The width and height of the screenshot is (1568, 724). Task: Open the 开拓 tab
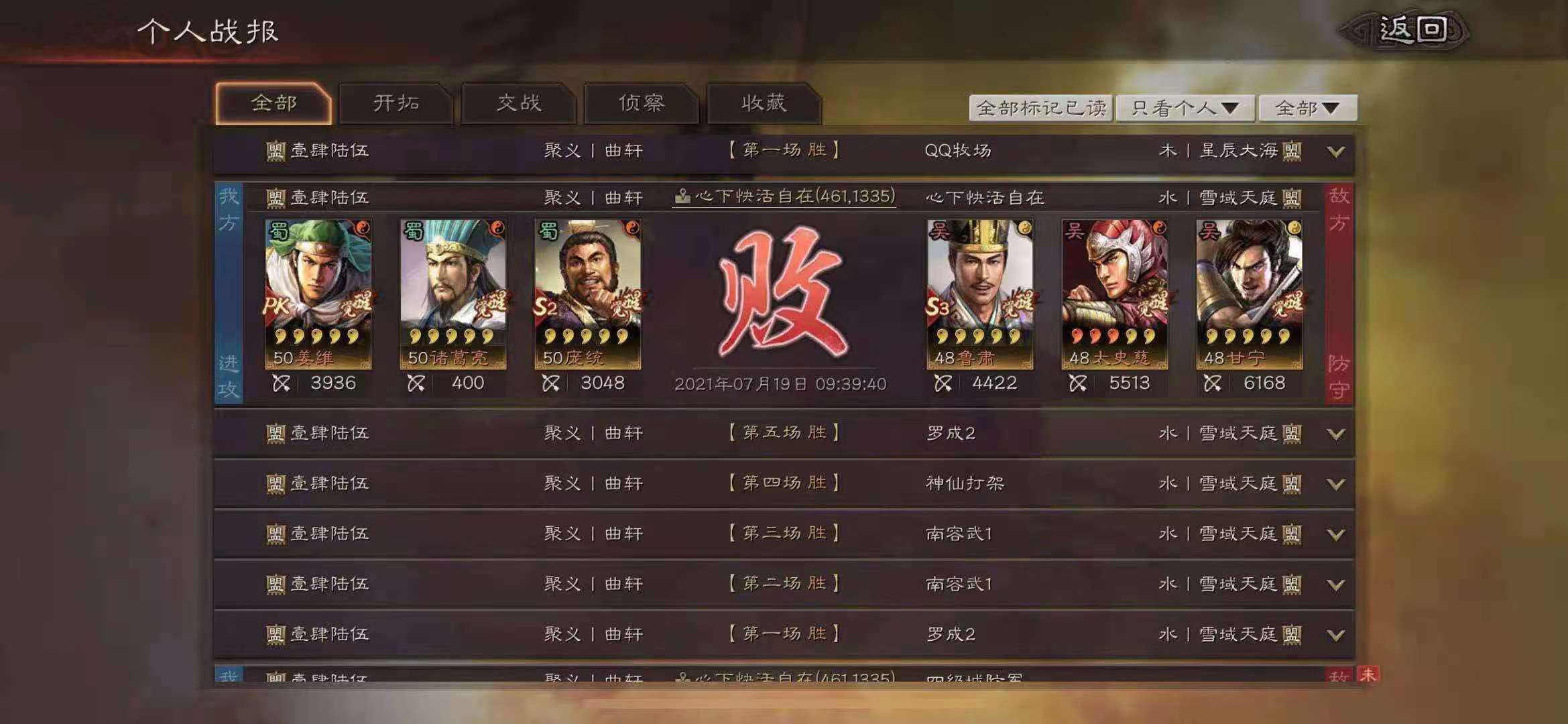coord(396,103)
